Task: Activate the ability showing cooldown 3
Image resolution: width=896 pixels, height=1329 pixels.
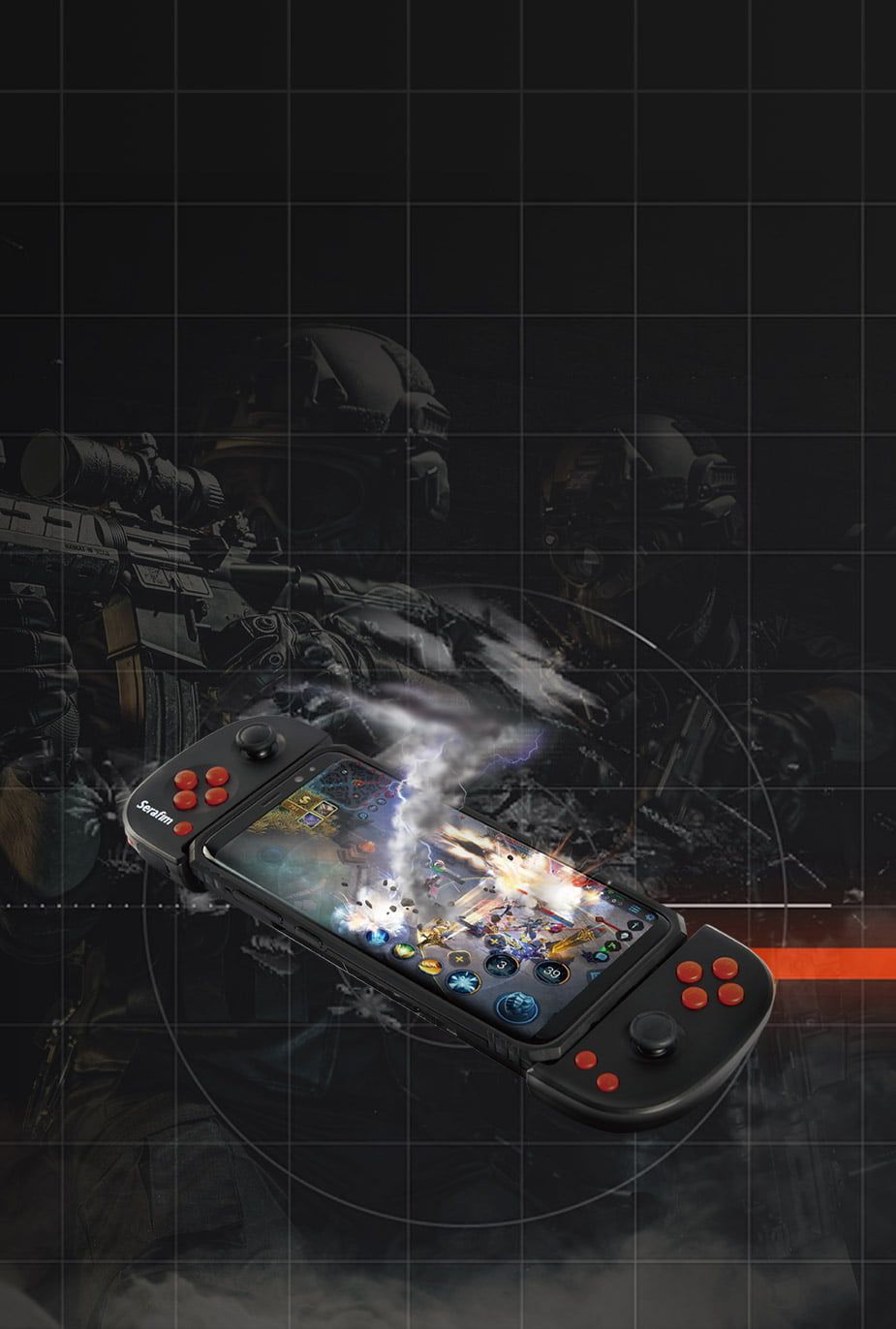Action: click(502, 964)
